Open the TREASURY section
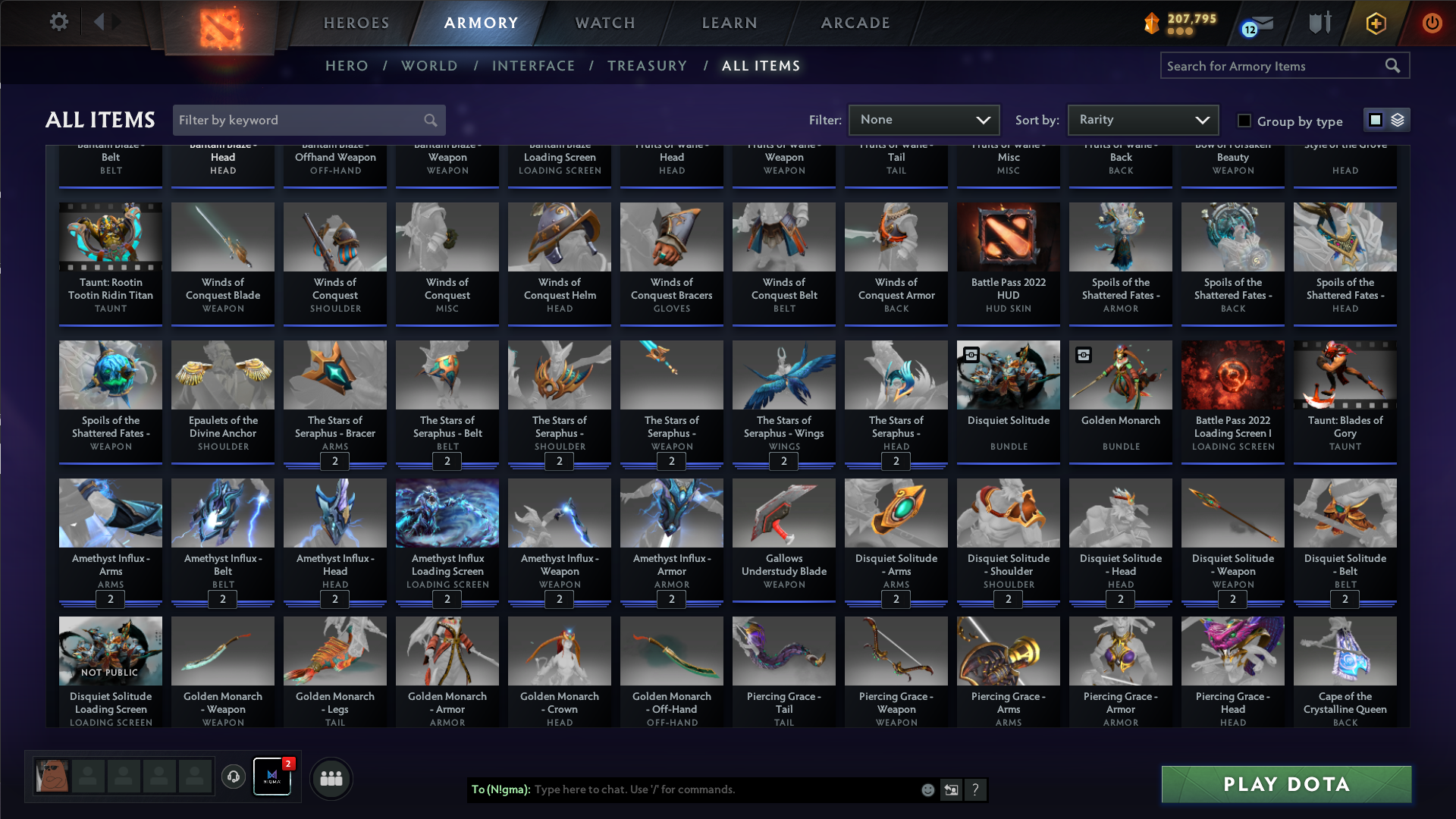The height and width of the screenshot is (819, 1456). tap(648, 66)
